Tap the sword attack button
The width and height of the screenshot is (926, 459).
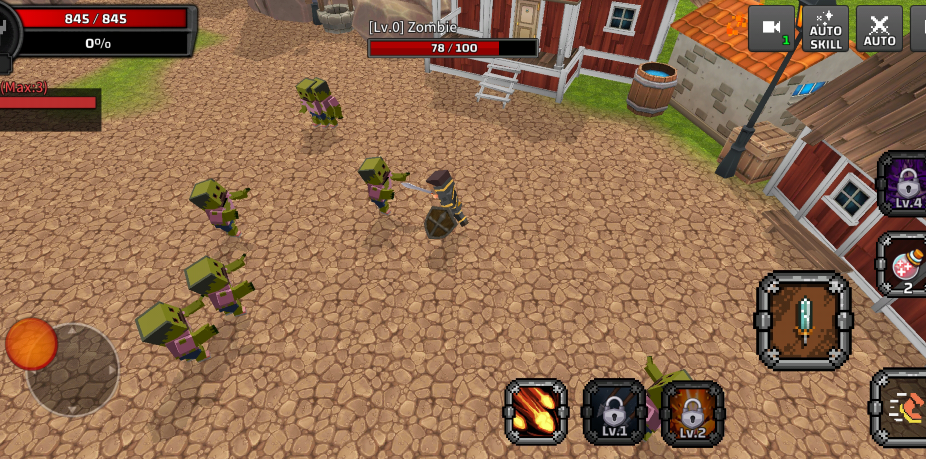pos(804,321)
